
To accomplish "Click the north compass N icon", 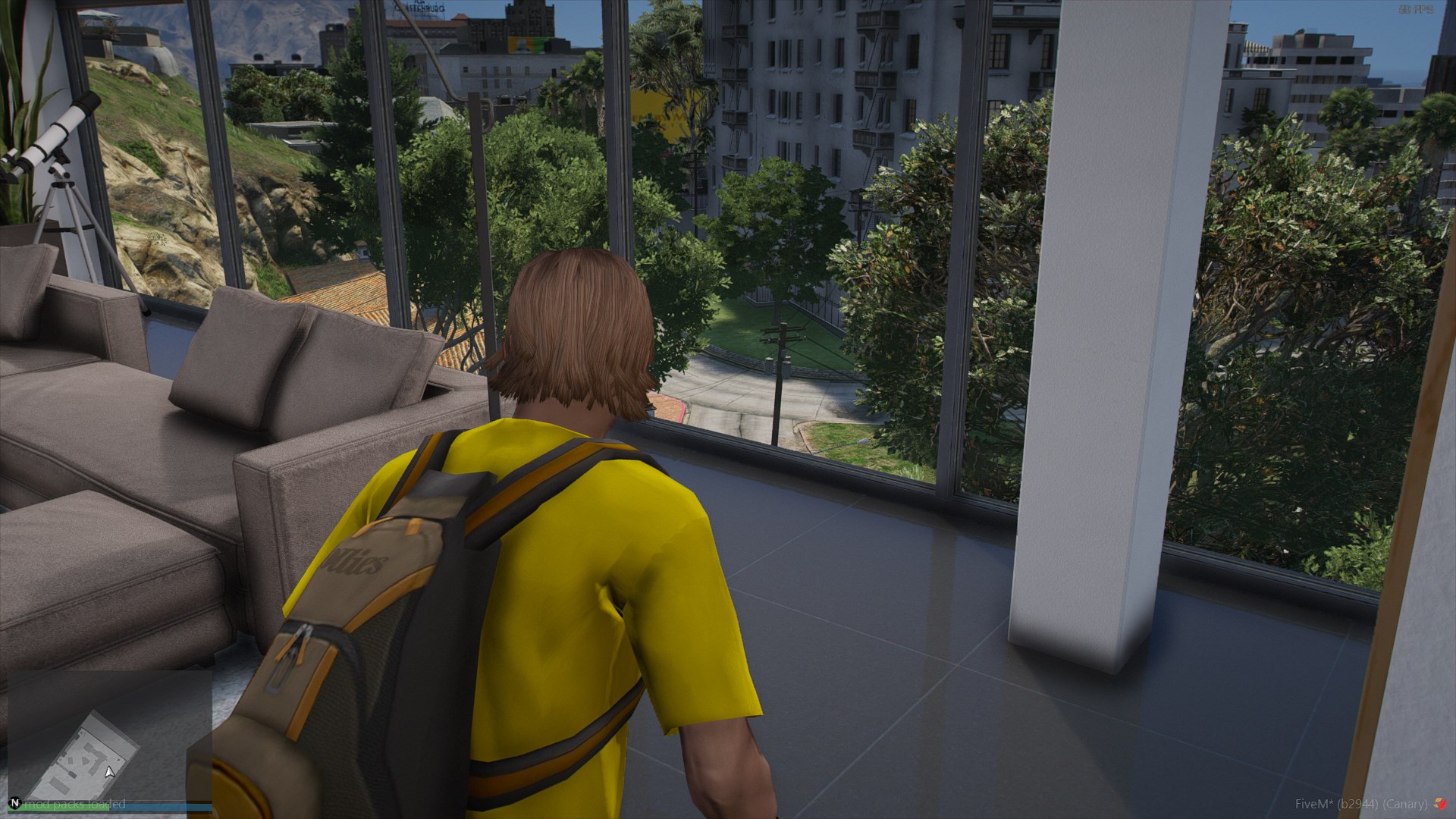I will pyautogui.click(x=14, y=803).
